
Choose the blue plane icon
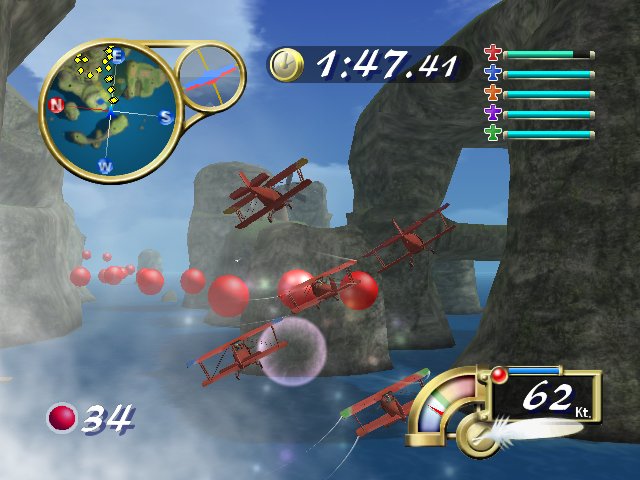click(x=492, y=73)
